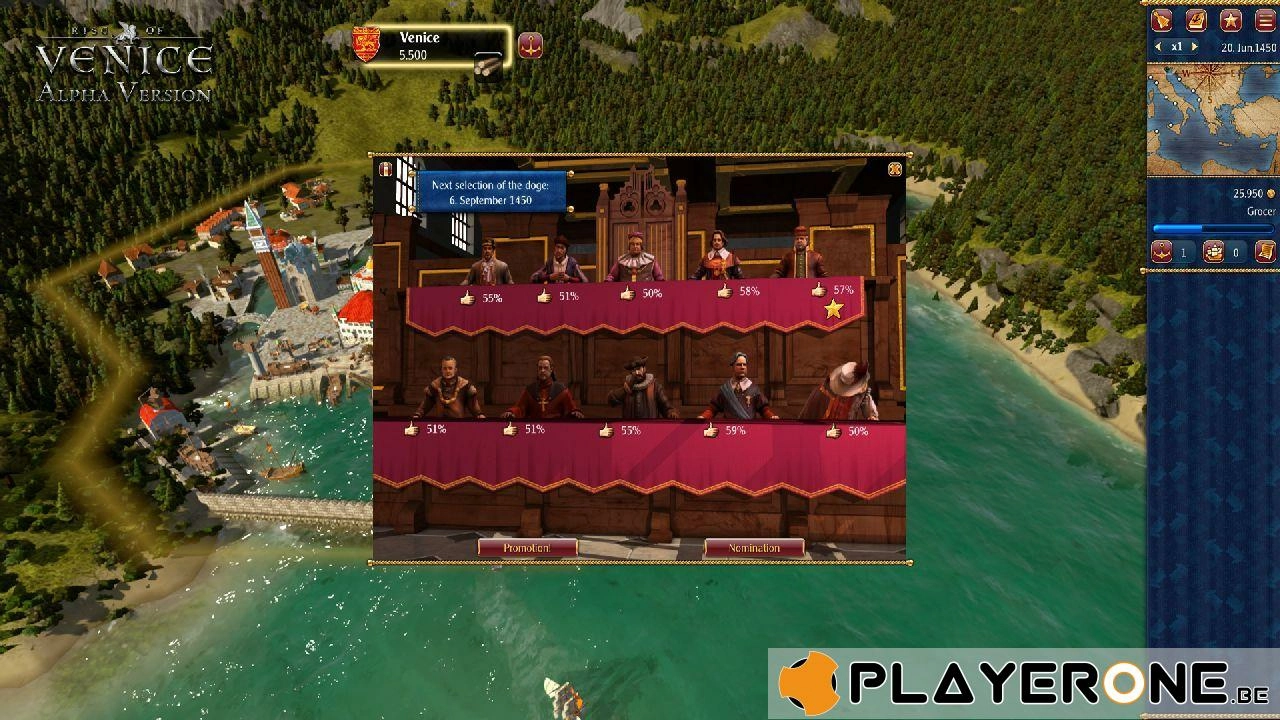Open the ship fleet icon button
Viewport: 1280px width, 720px height.
click(x=1214, y=252)
